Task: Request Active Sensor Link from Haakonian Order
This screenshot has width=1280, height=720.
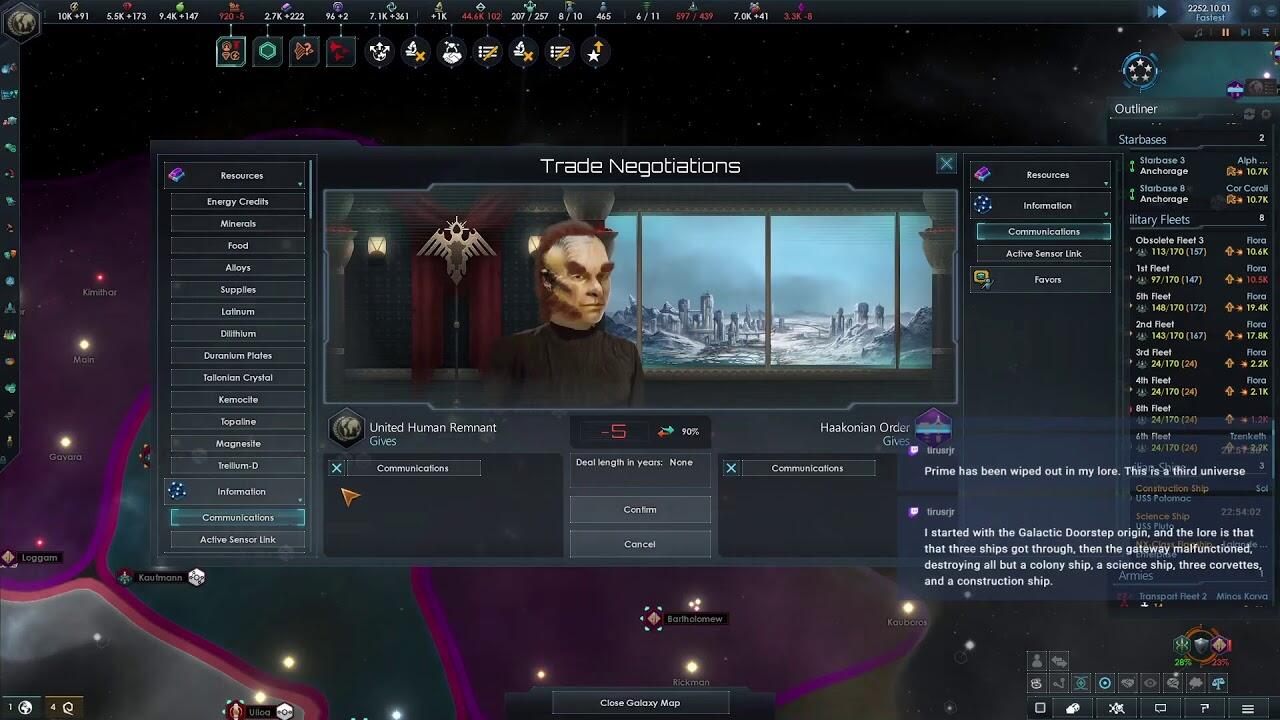Action: coord(1043,253)
